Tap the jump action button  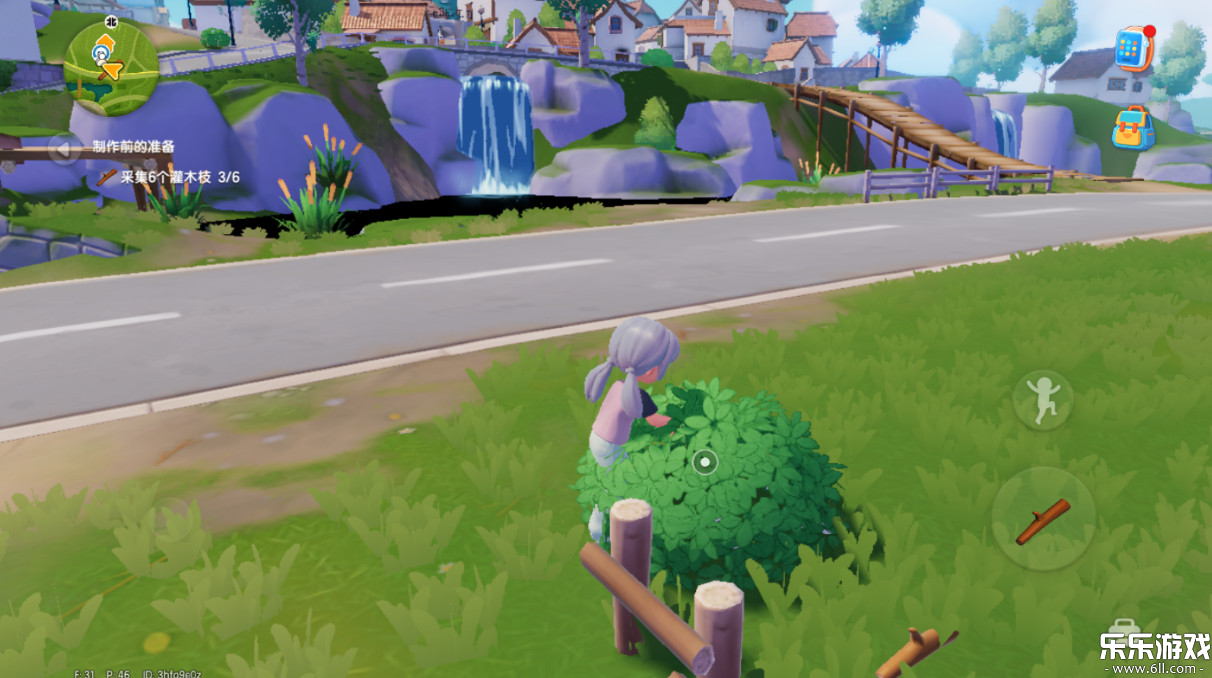click(1042, 400)
